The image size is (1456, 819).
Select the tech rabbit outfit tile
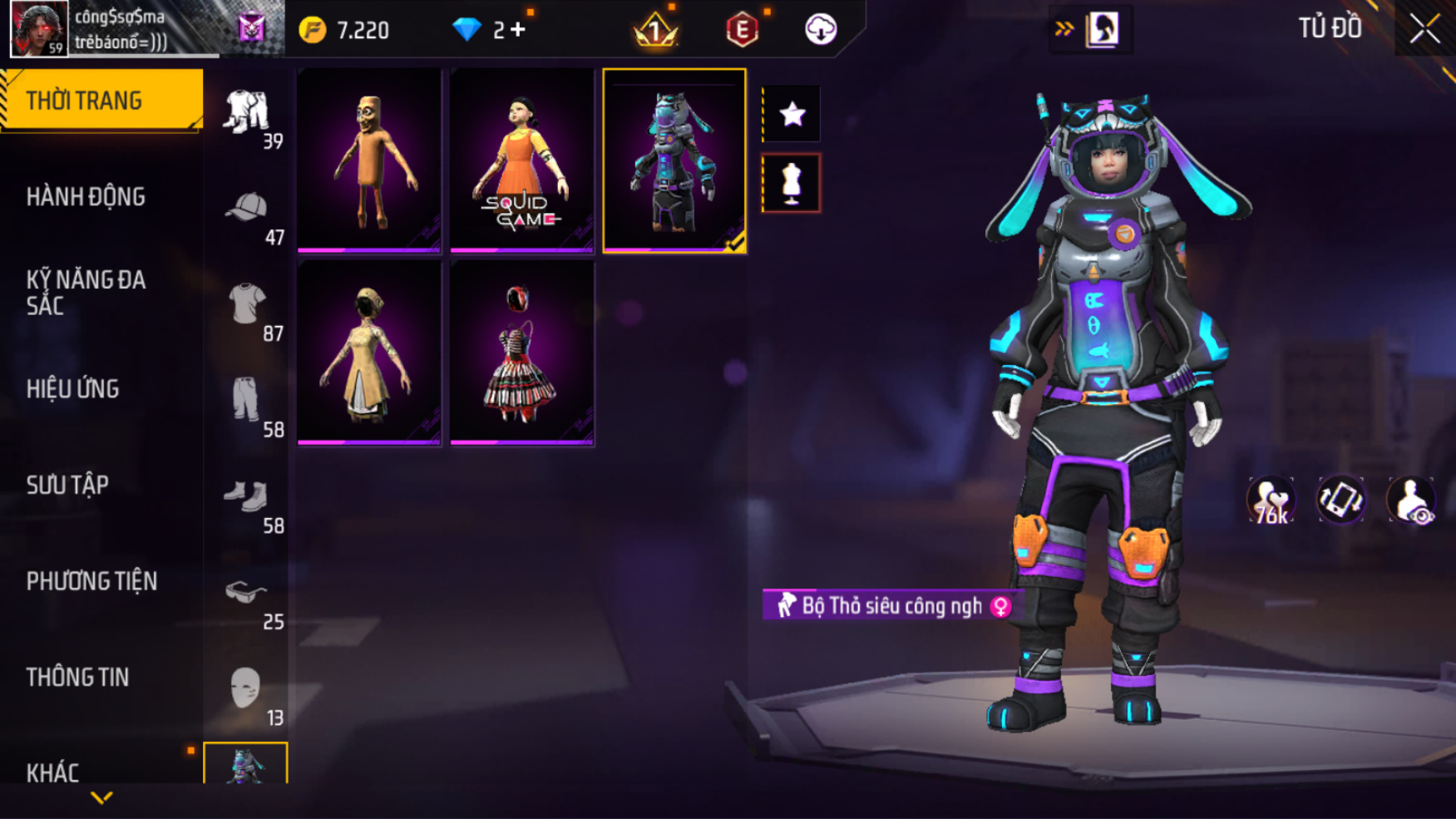coord(674,160)
